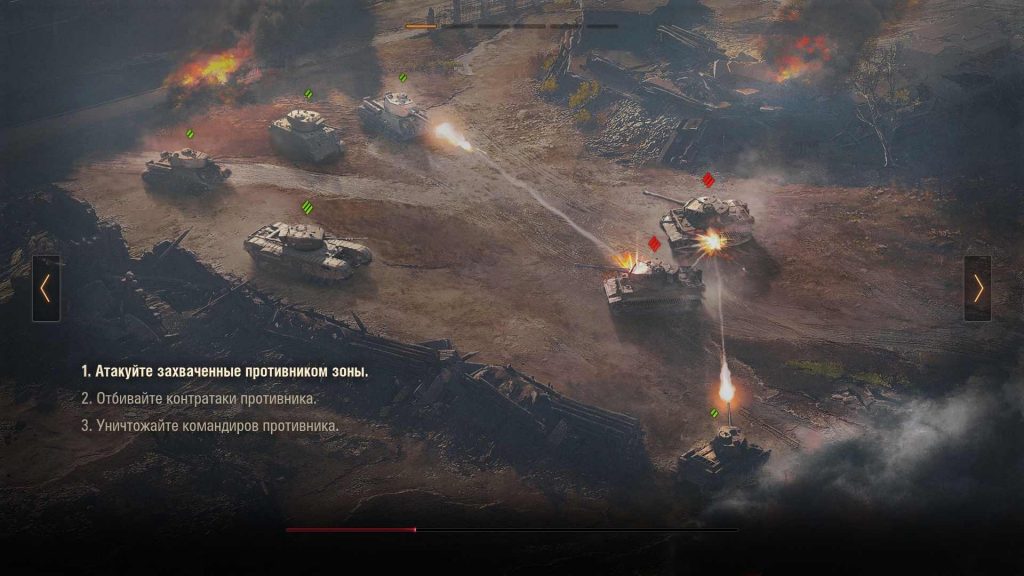Choose tip 3 "Уничтожайте командиров противника"
1024x576 pixels.
pyautogui.click(x=210, y=425)
